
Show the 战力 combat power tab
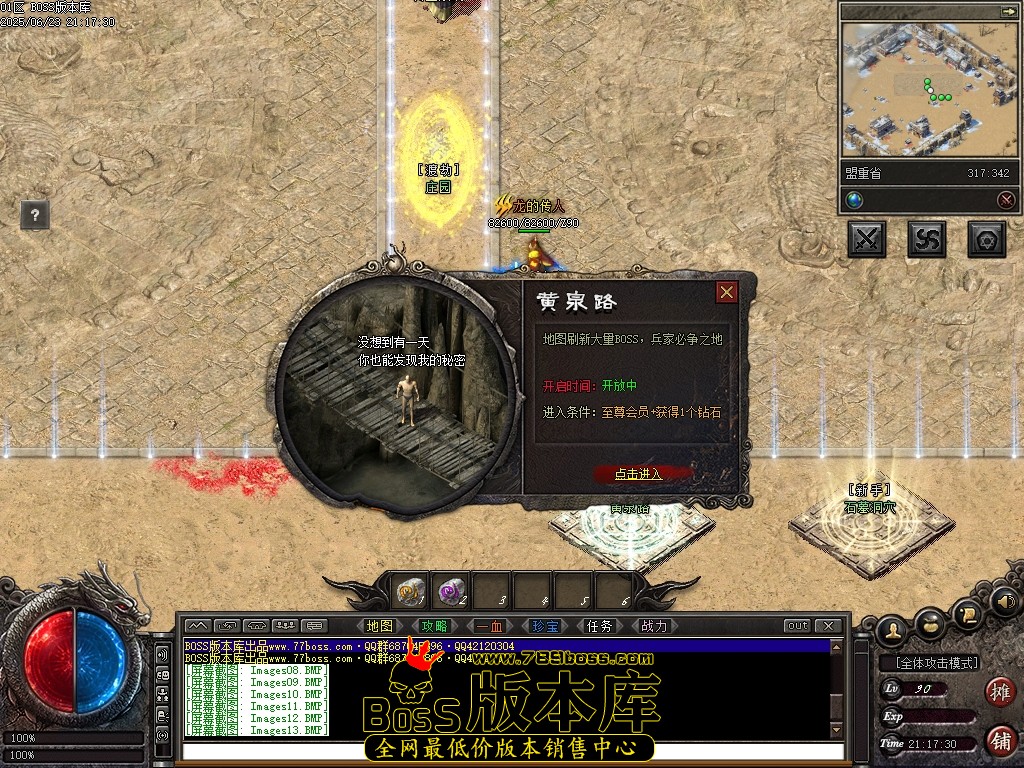654,626
